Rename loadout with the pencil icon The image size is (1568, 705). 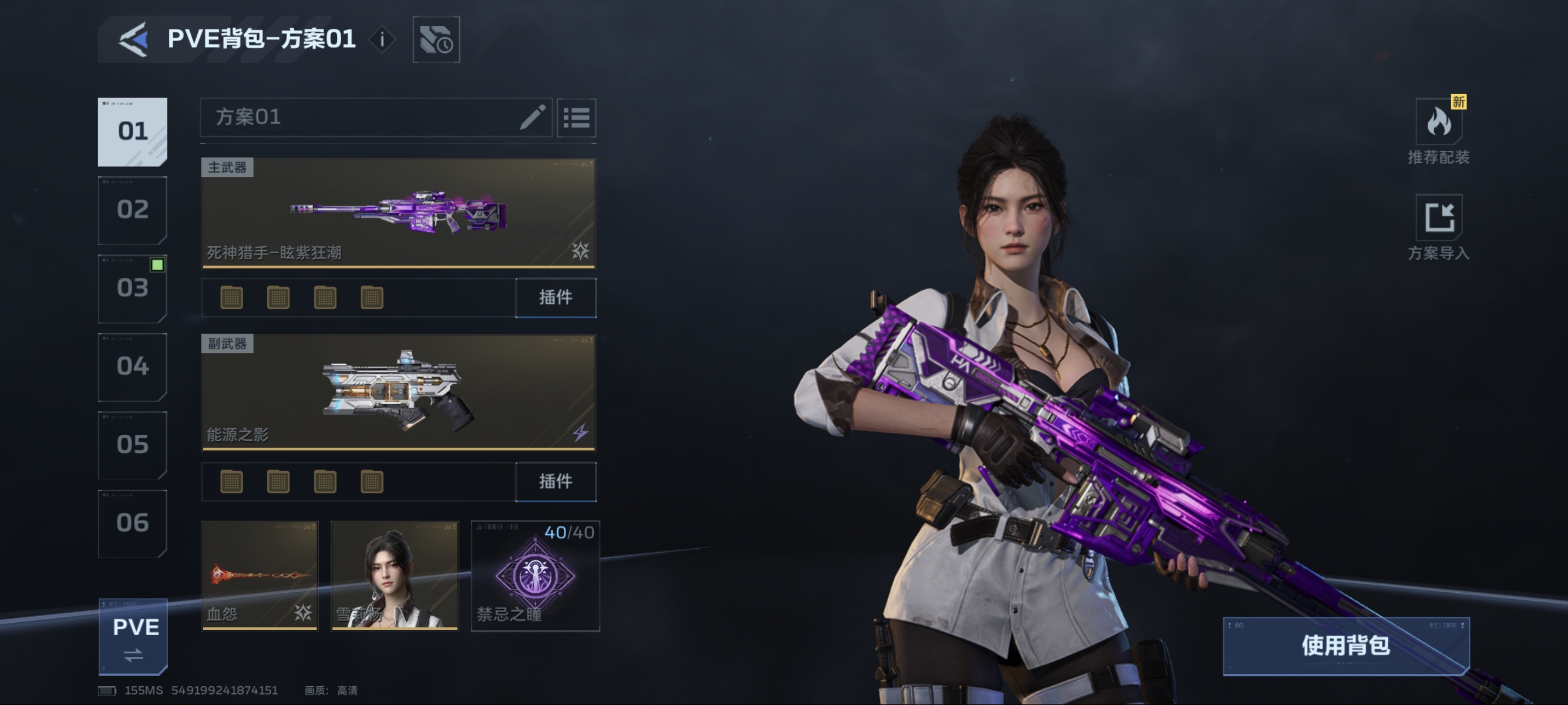pos(532,117)
